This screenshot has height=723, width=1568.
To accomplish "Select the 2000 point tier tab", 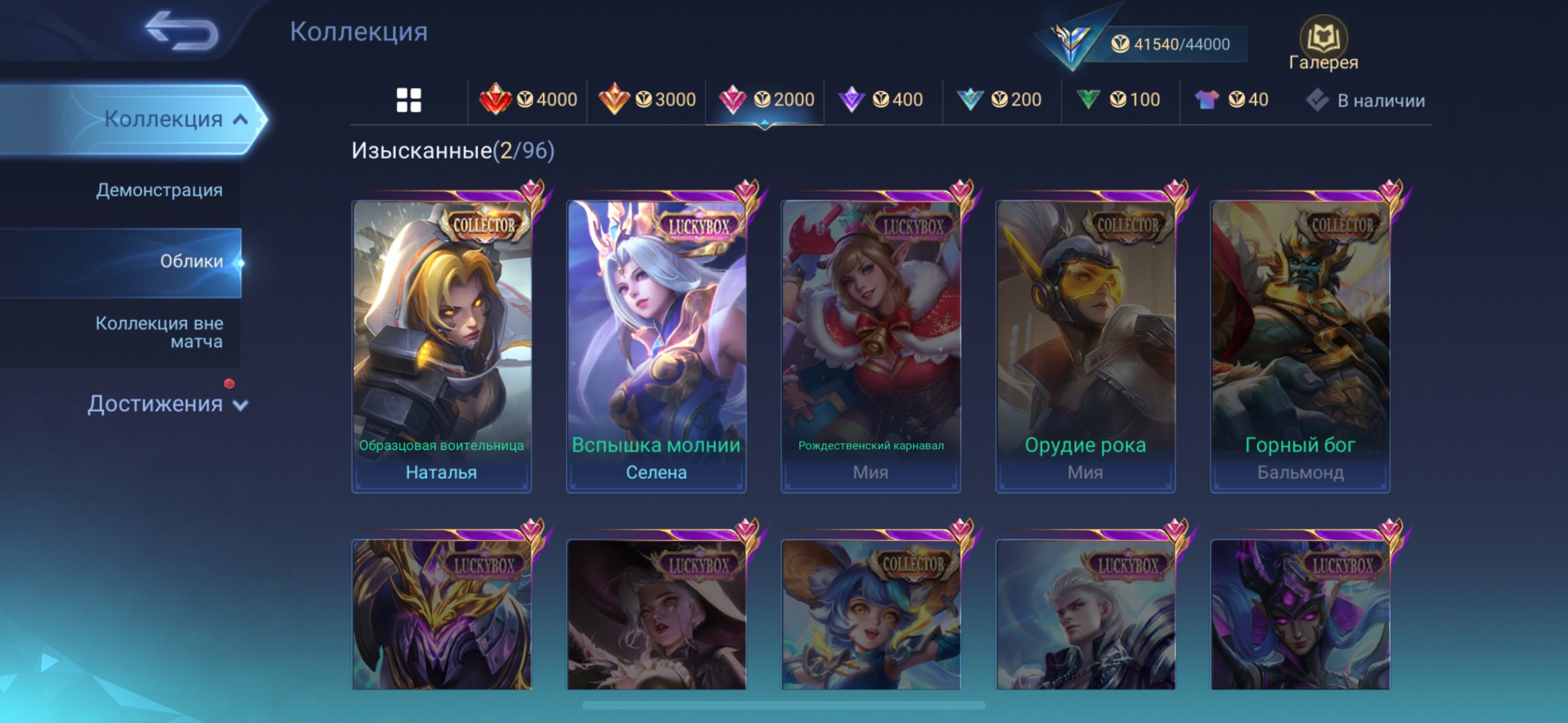I will coord(765,99).
